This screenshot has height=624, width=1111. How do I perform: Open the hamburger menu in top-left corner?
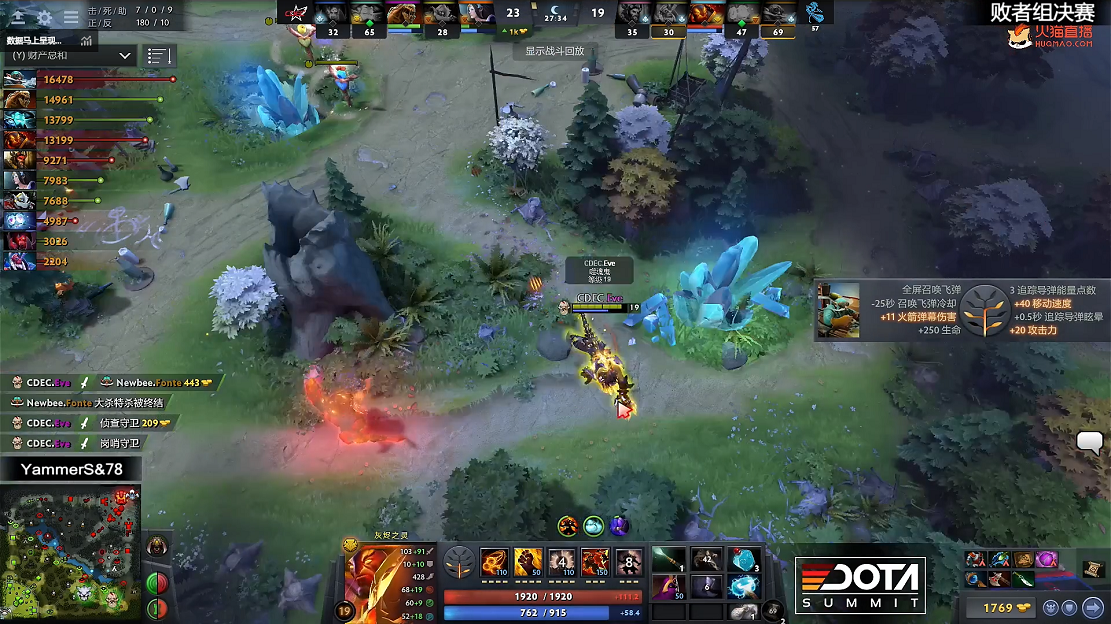[71, 17]
